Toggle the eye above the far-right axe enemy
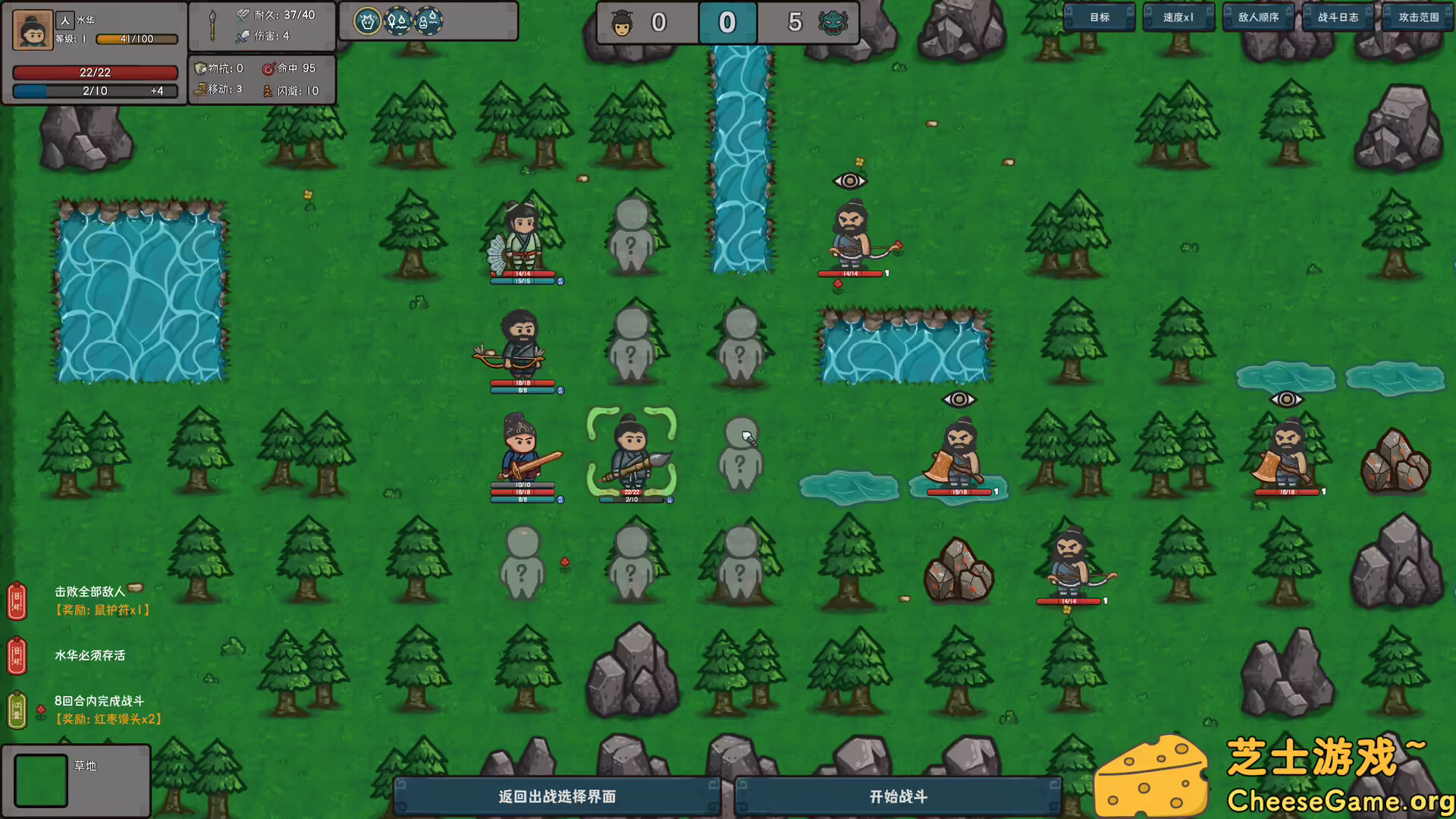 [1287, 398]
